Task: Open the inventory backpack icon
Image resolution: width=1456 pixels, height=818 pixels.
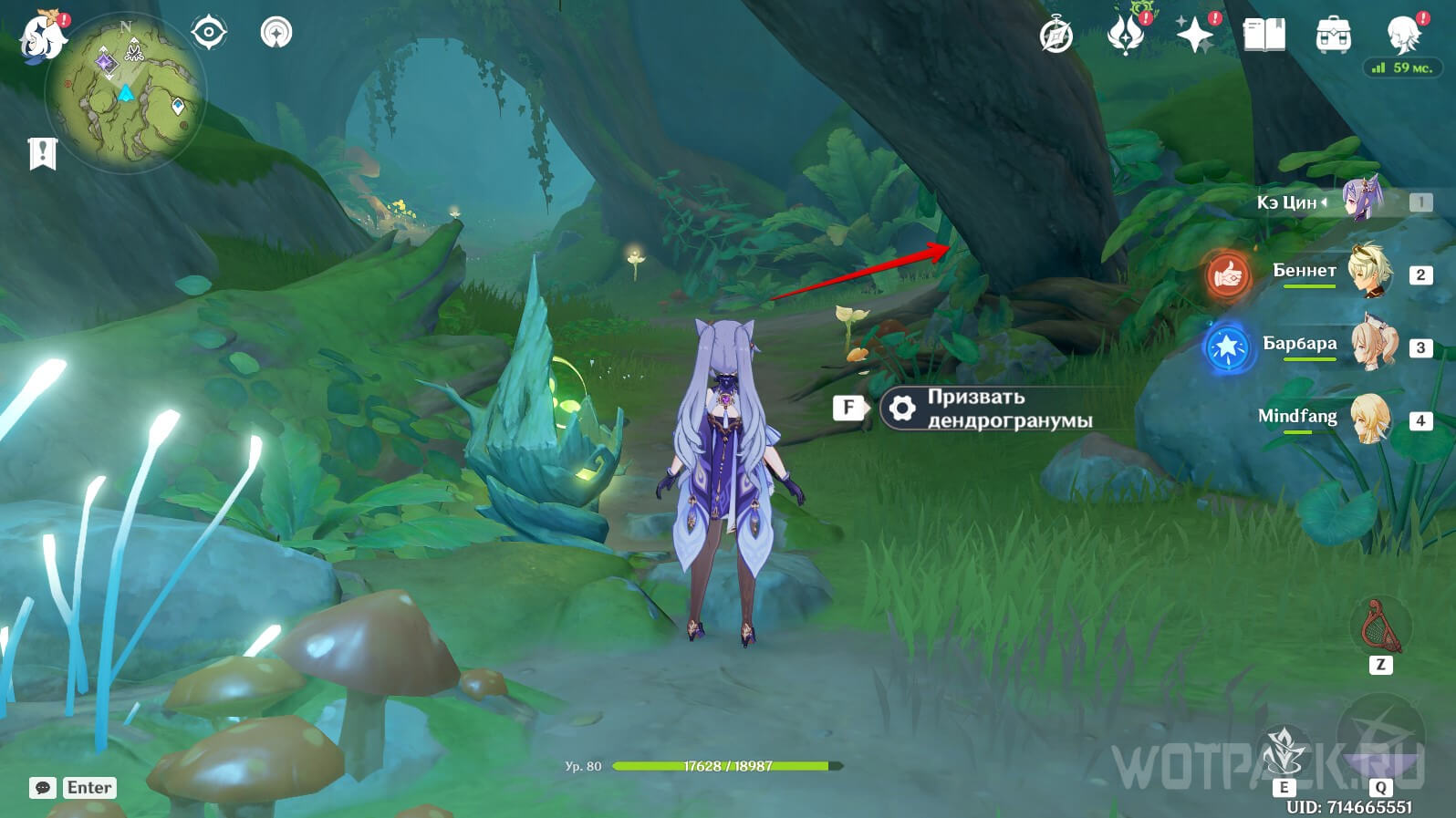Action: coord(1333,36)
